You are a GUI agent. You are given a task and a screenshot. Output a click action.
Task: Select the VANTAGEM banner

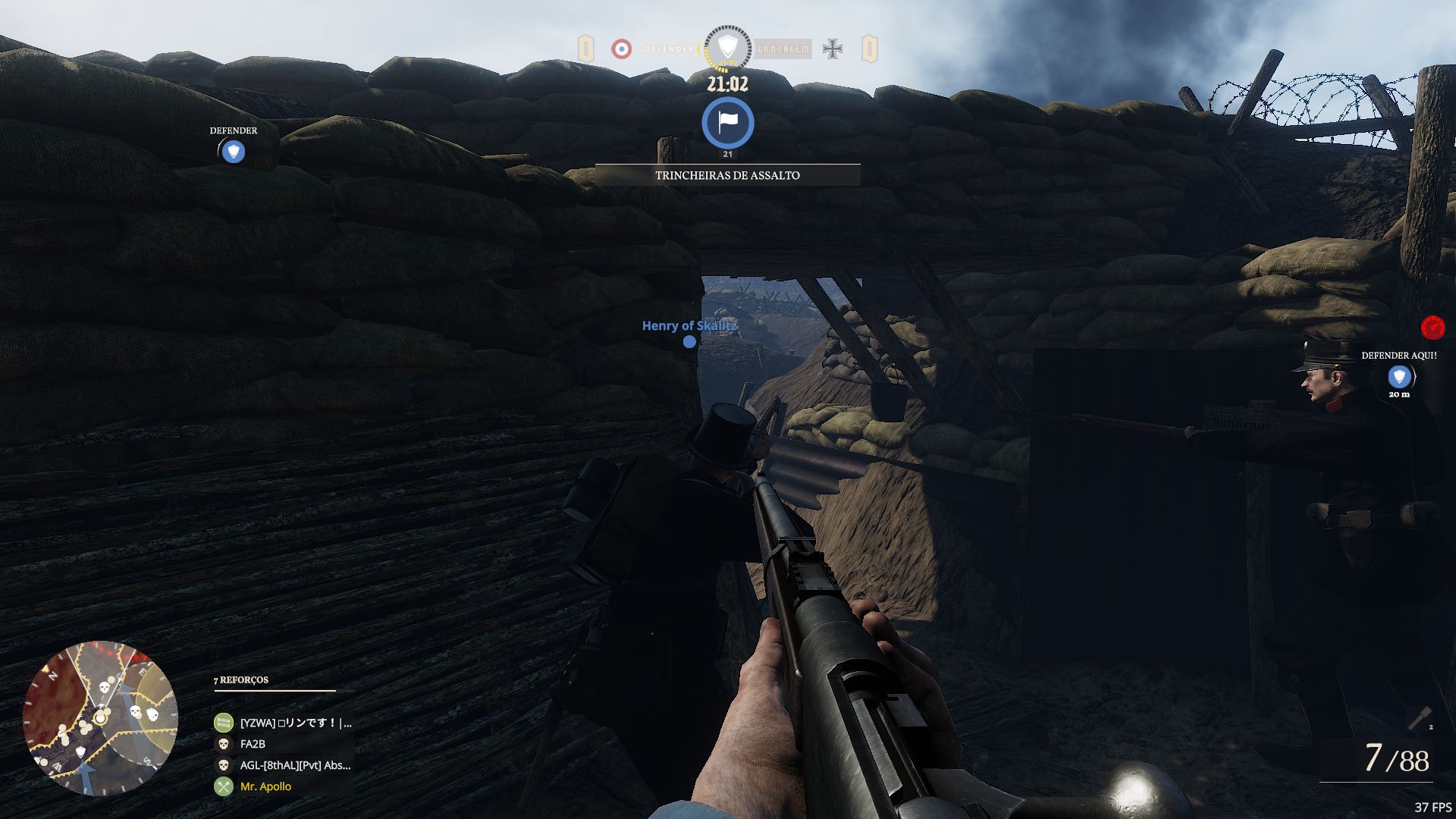(x=781, y=49)
